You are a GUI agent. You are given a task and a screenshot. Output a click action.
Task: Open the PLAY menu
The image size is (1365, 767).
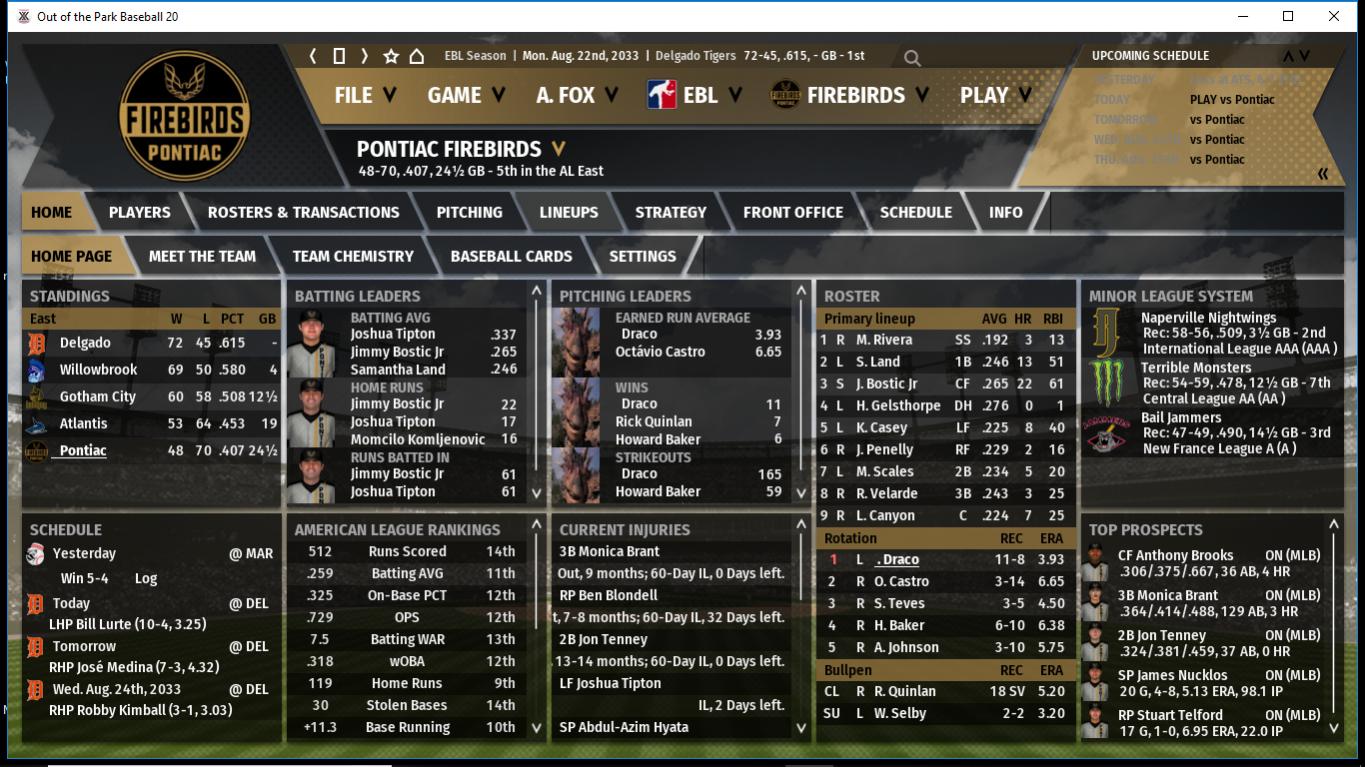995,95
